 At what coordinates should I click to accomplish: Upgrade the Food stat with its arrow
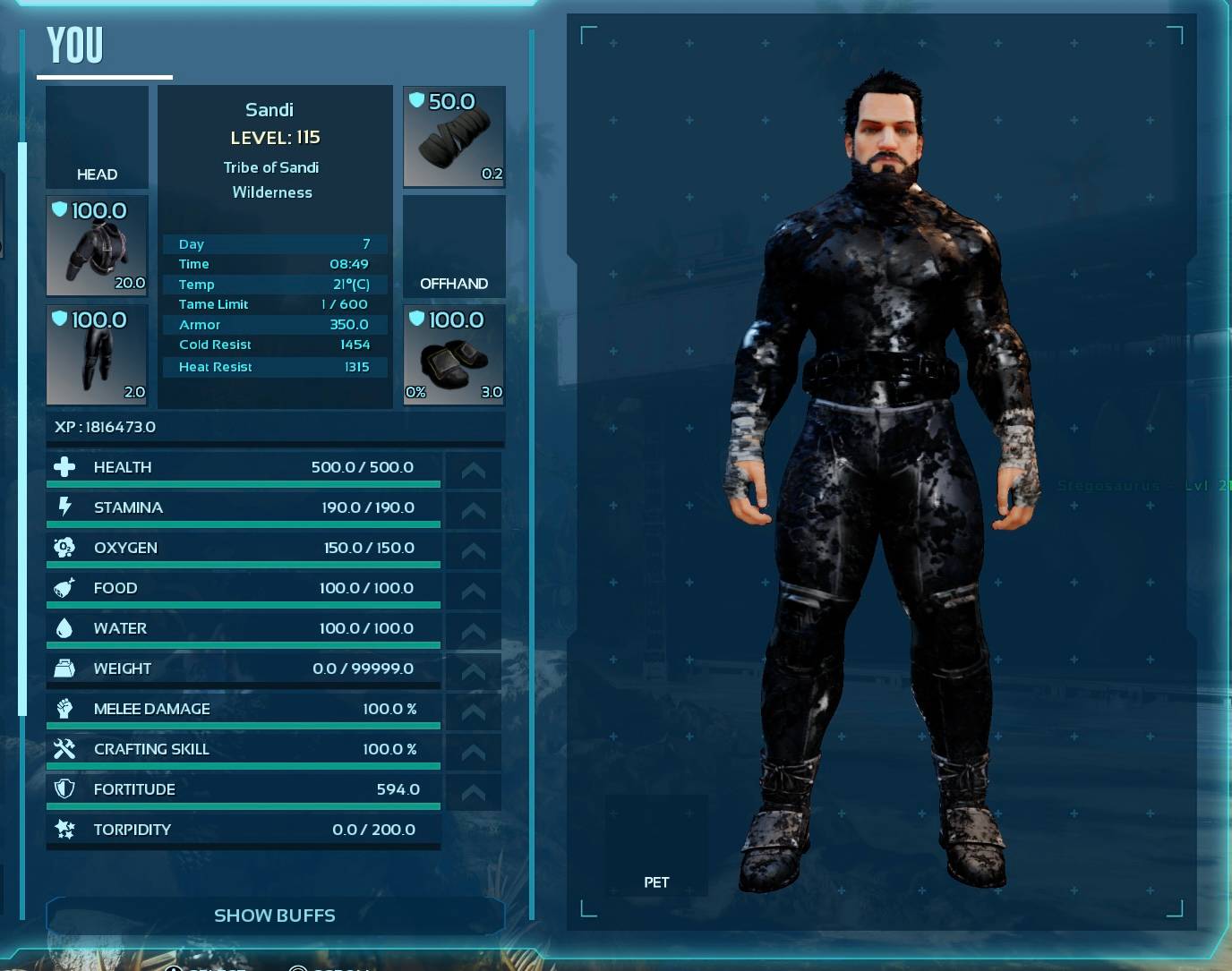473,591
